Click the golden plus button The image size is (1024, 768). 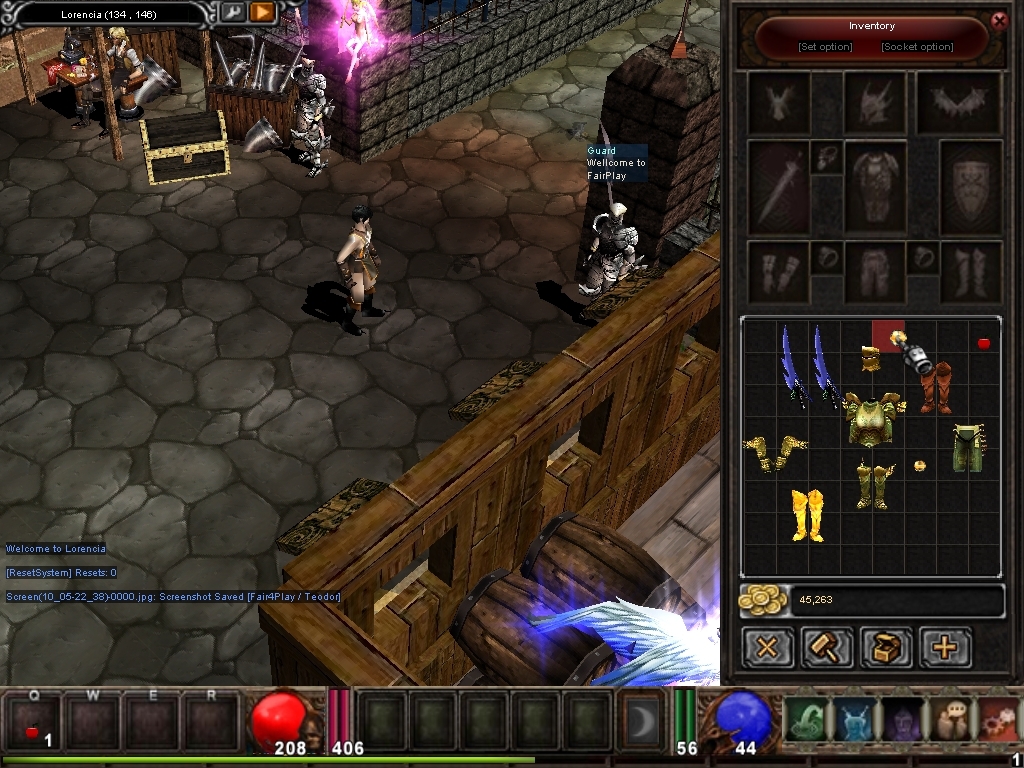point(945,647)
